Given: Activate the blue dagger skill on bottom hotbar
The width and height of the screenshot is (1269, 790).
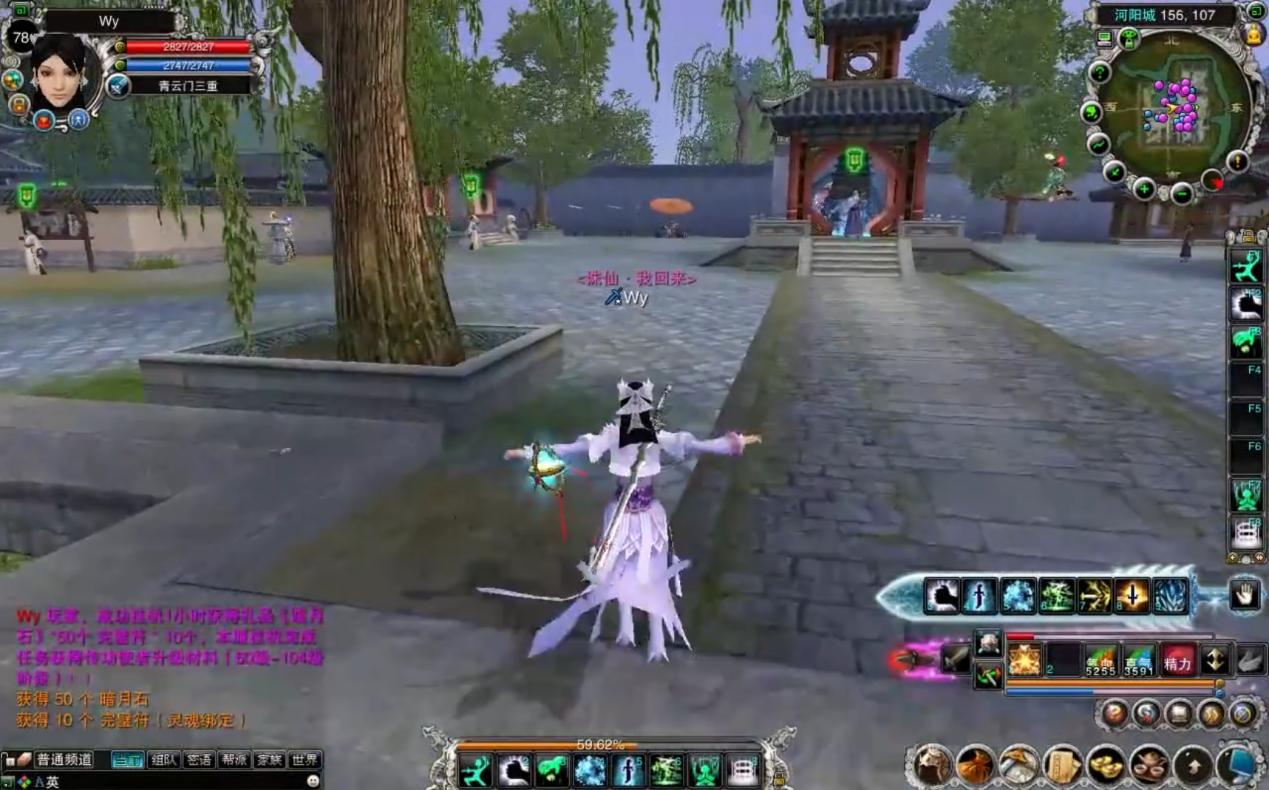Looking at the screenshot, I should pyautogui.click(x=628, y=771).
